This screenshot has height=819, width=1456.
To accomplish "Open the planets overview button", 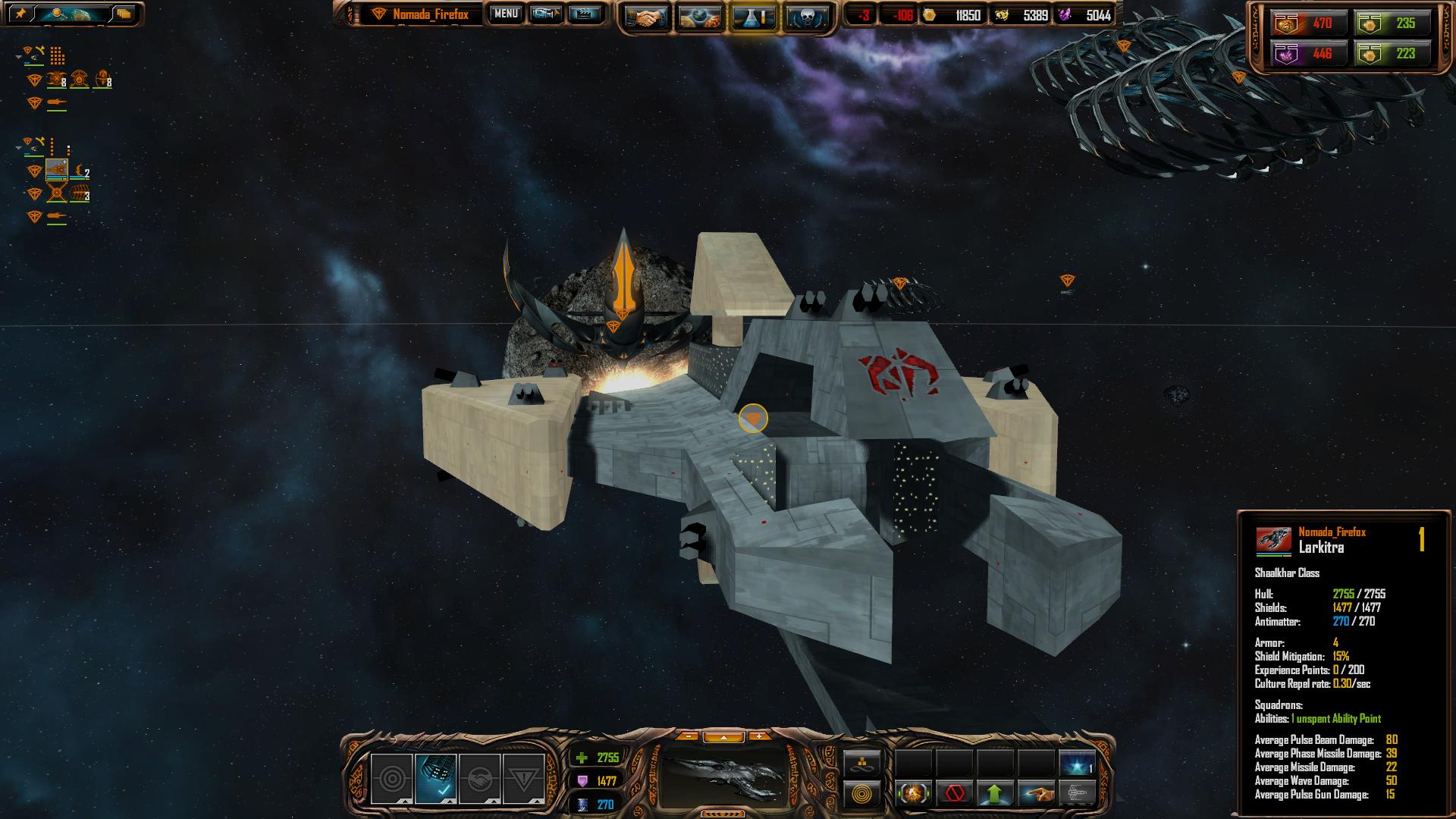I will coord(699,17).
